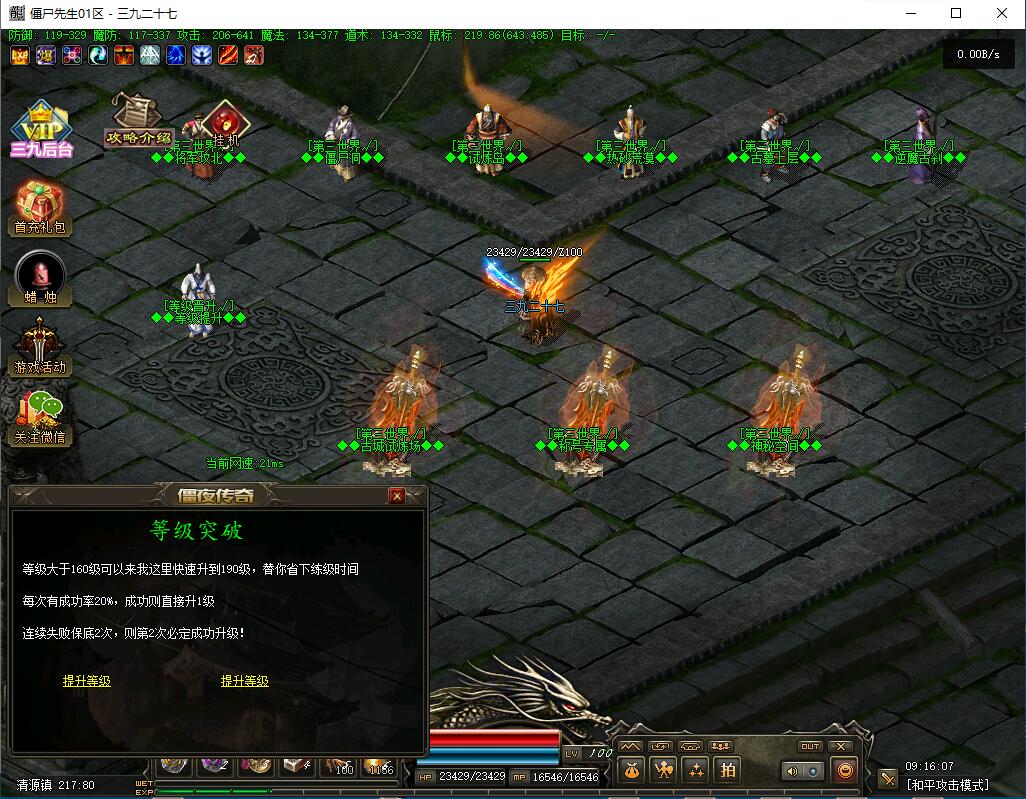Image resolution: width=1026 pixels, height=799 pixels.
Task: Open the bag pouch button
Action: point(631,770)
